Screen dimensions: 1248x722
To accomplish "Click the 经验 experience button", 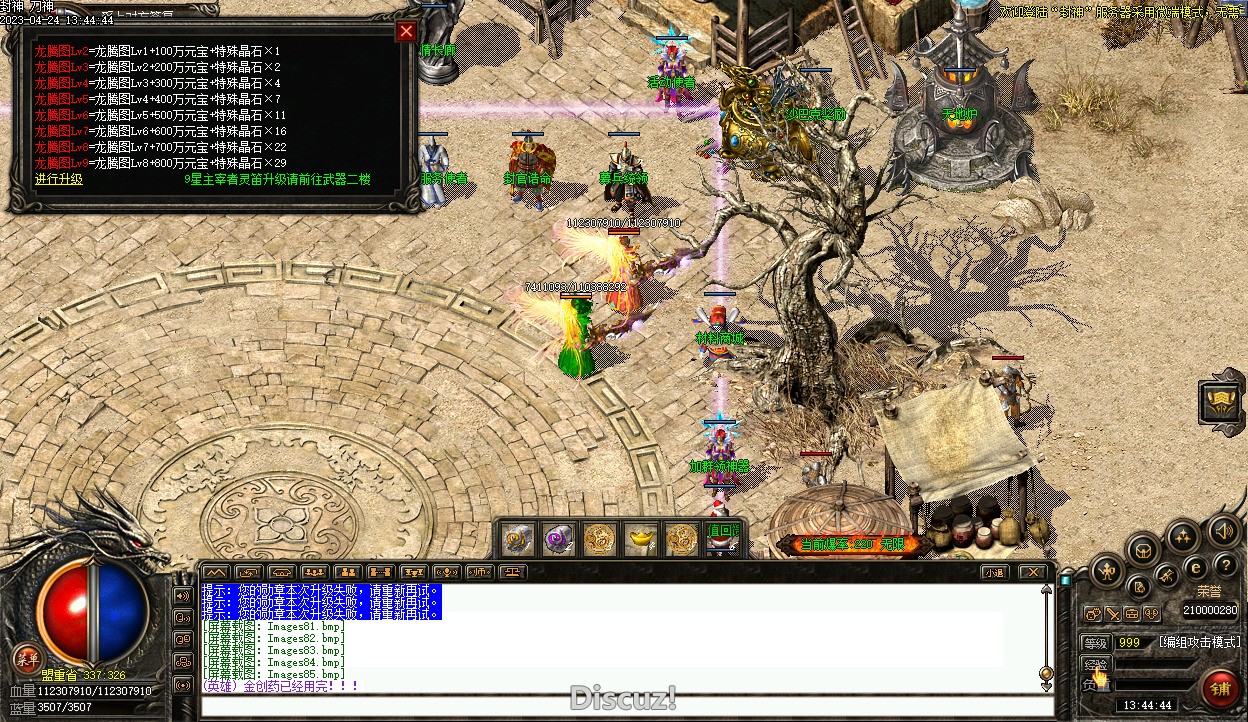I will (1096, 664).
